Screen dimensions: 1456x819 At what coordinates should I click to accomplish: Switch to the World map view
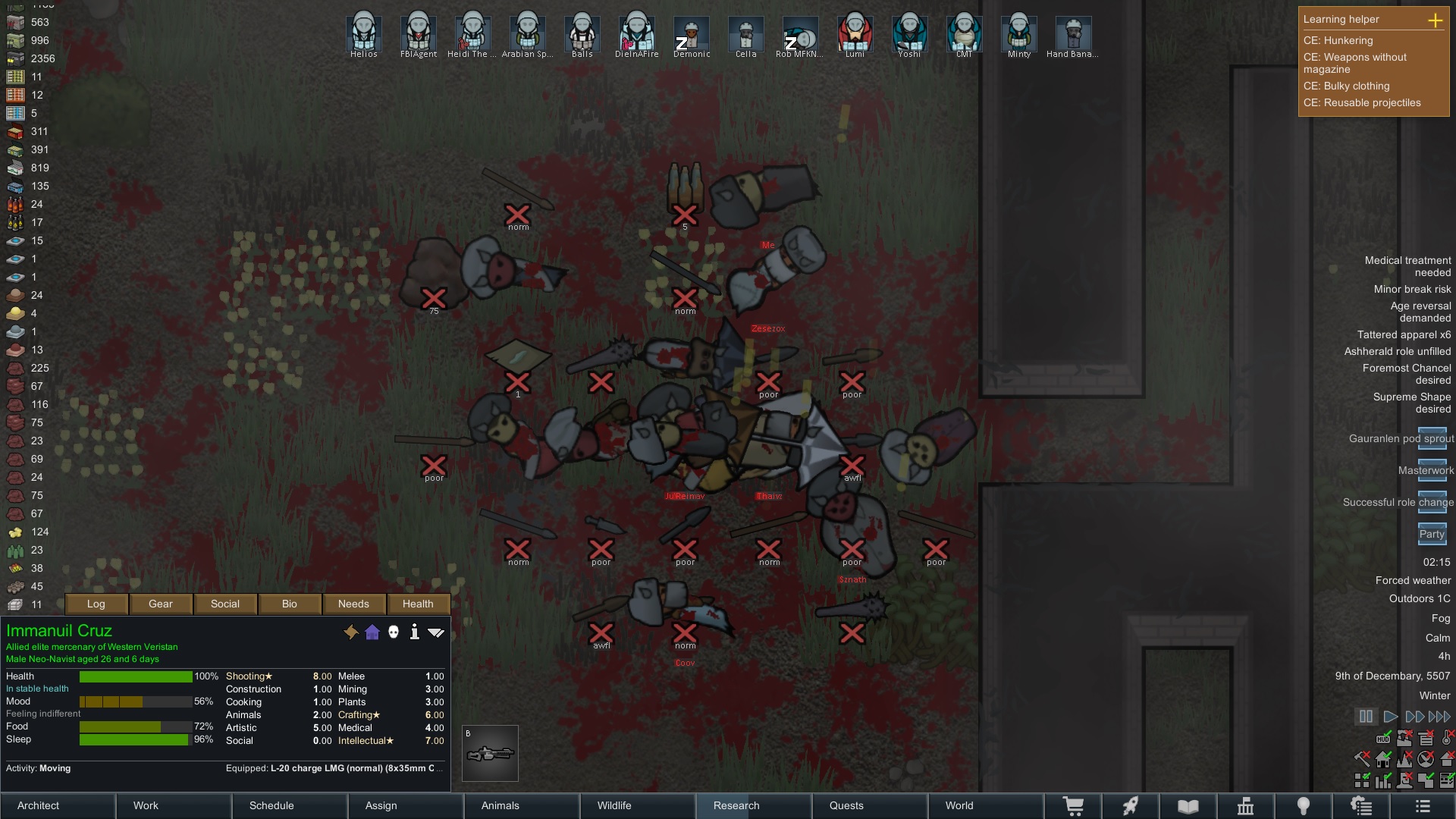coord(959,805)
